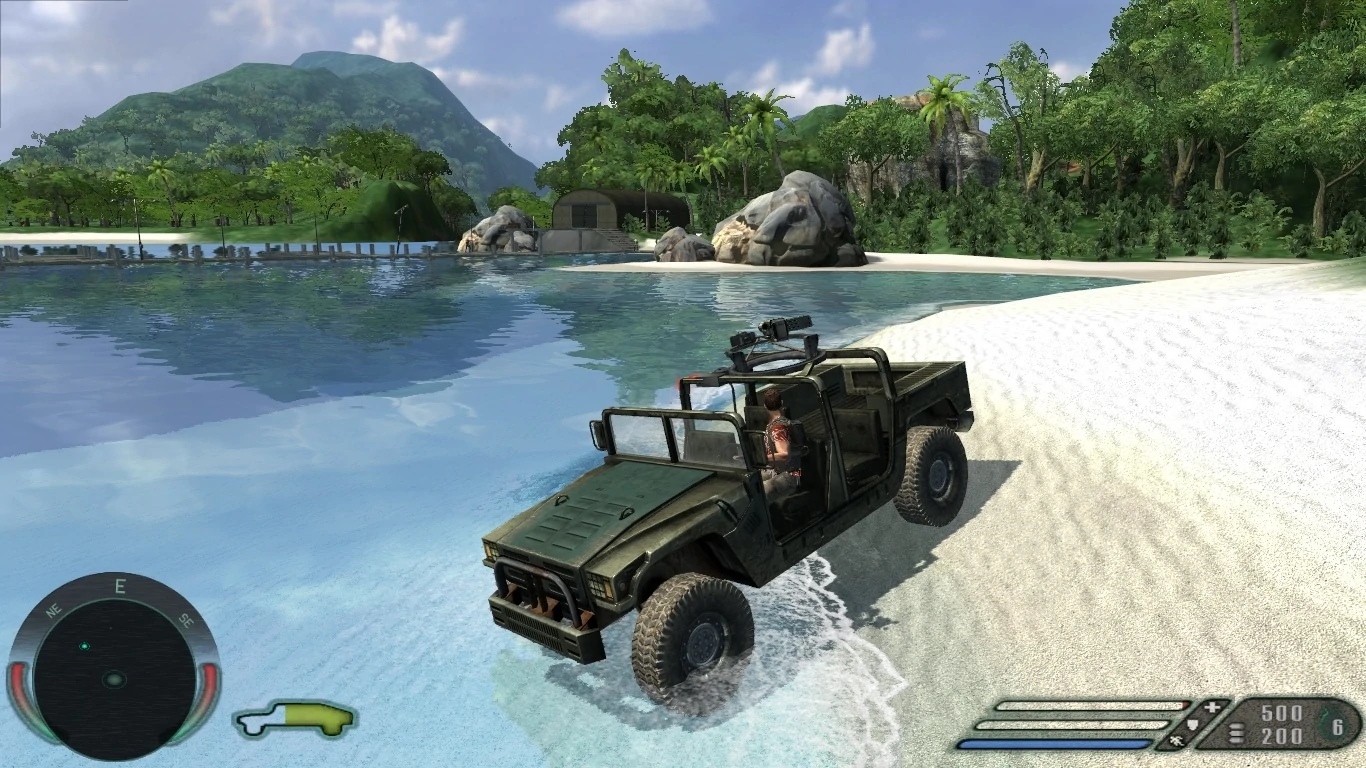
Task: Click the blue stamina bar
Action: pos(1057,743)
